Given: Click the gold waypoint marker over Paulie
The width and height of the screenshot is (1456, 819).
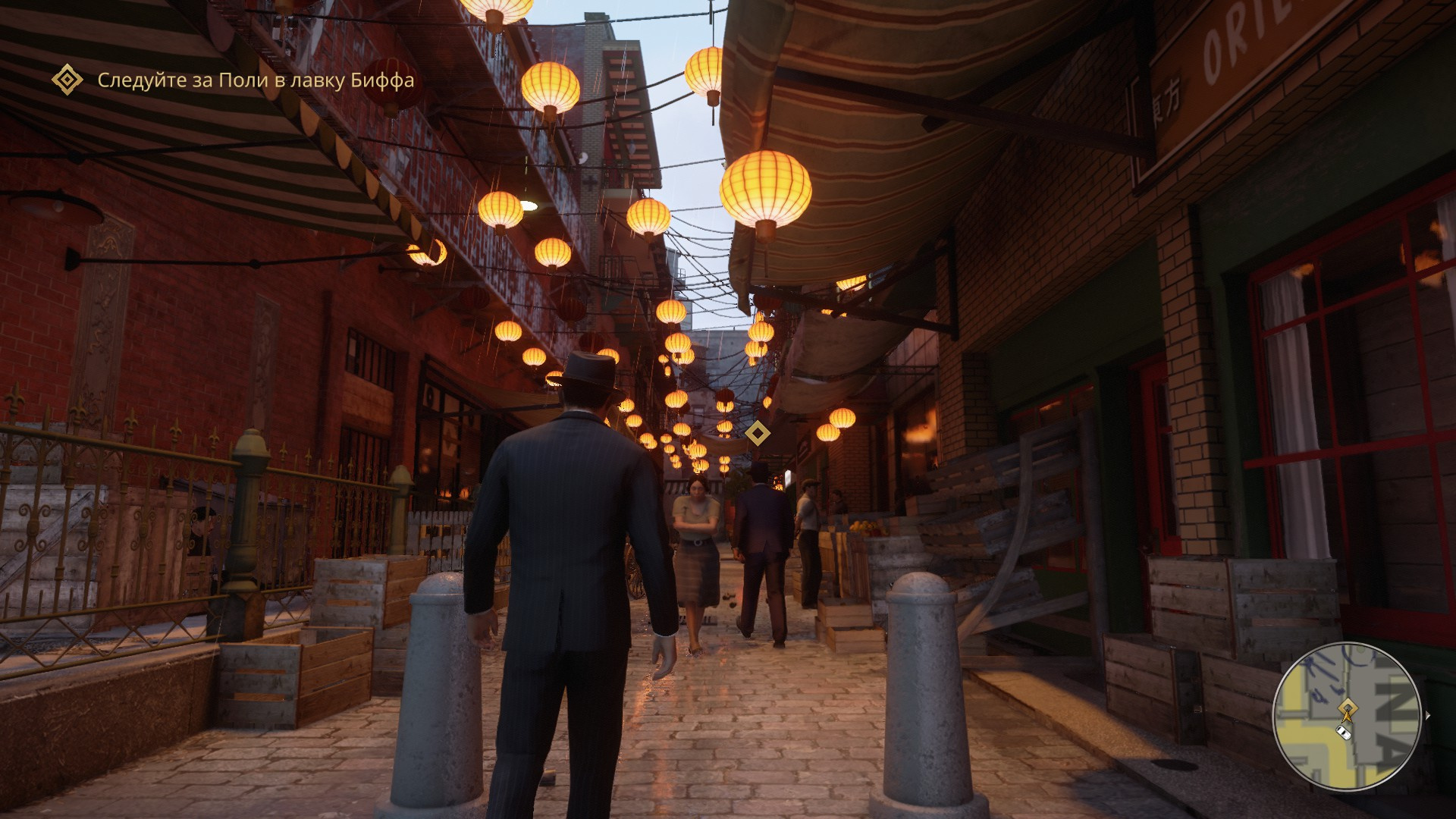Looking at the screenshot, I should pyautogui.click(x=757, y=433).
